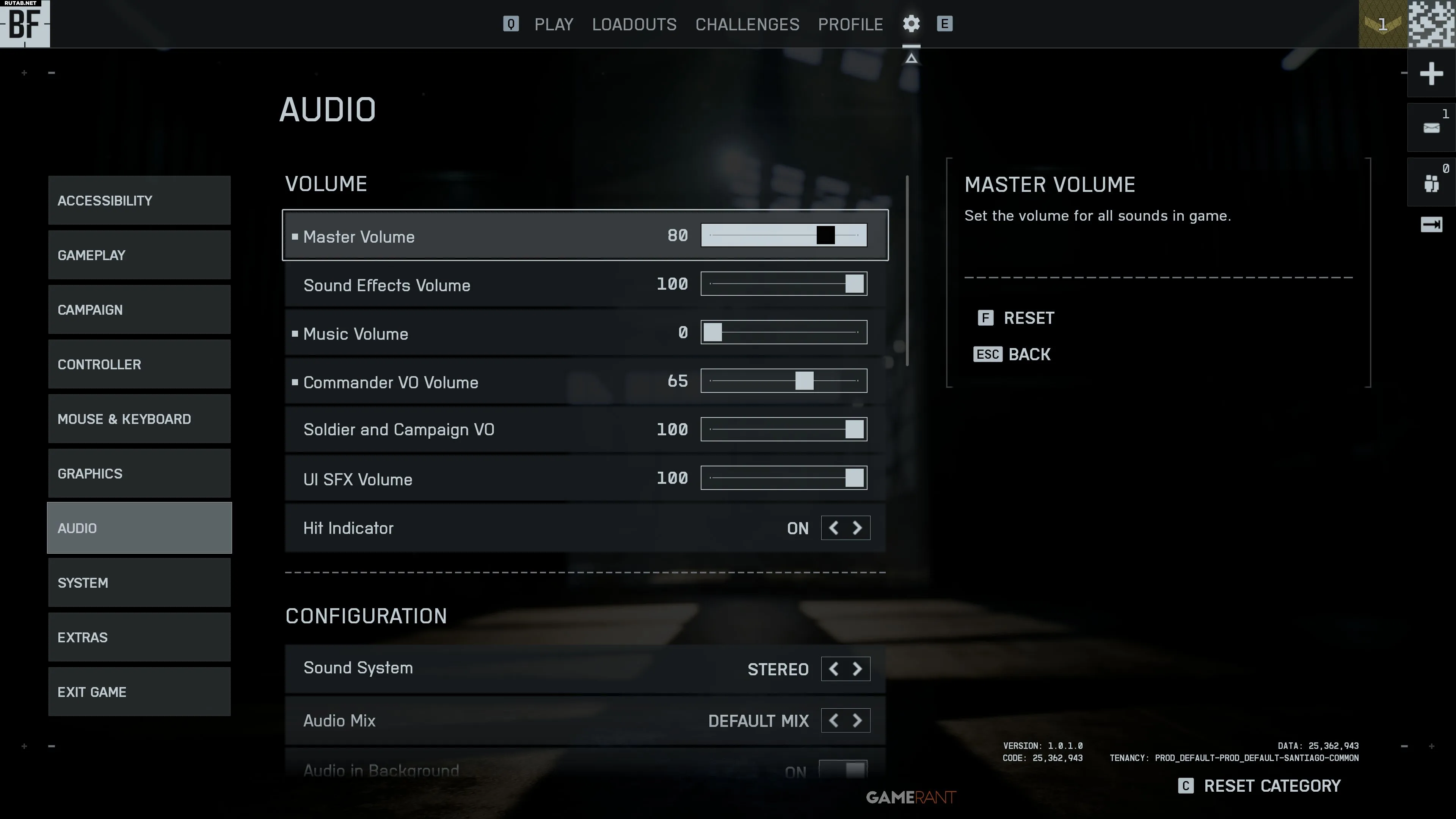The image size is (1456, 819).
Task: Click Exit Game in the sidebar
Action: [x=139, y=692]
